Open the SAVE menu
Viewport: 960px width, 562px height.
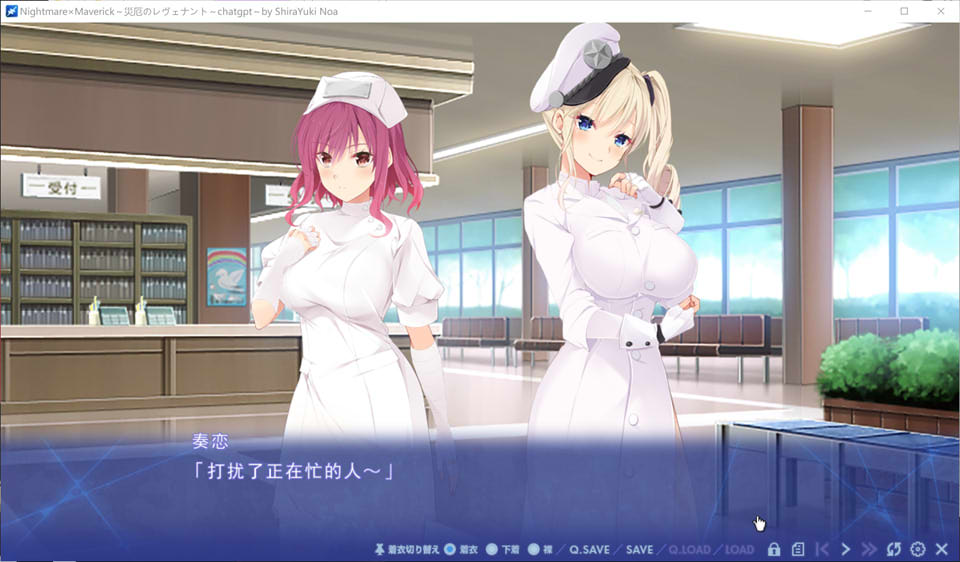tap(639, 549)
